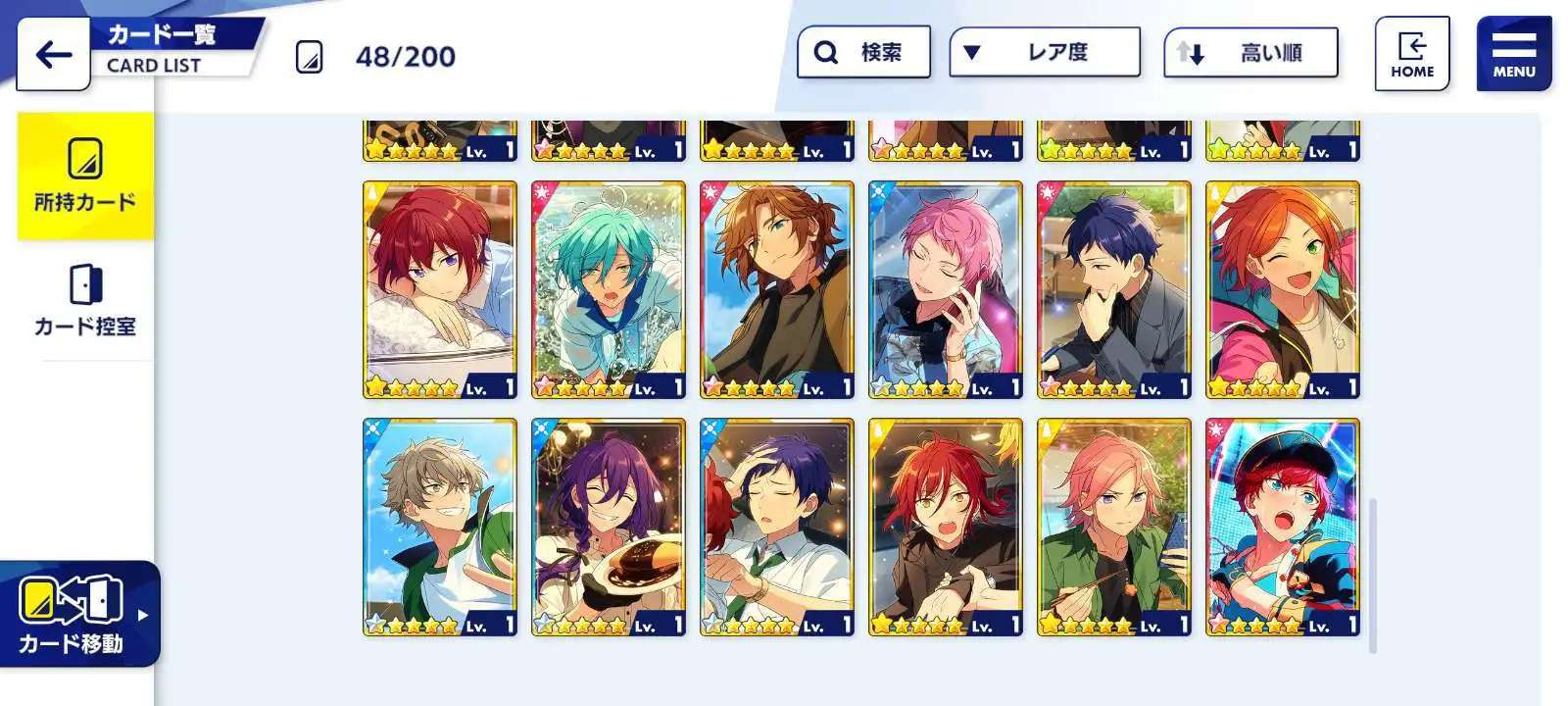Choose the brown-haired boy in brown jacket card

click(x=776, y=289)
